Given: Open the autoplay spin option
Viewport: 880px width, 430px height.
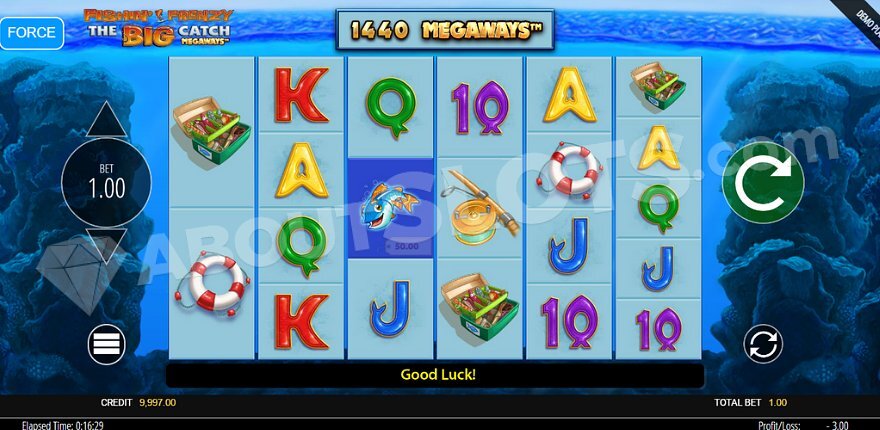Looking at the screenshot, I should click(x=763, y=344).
